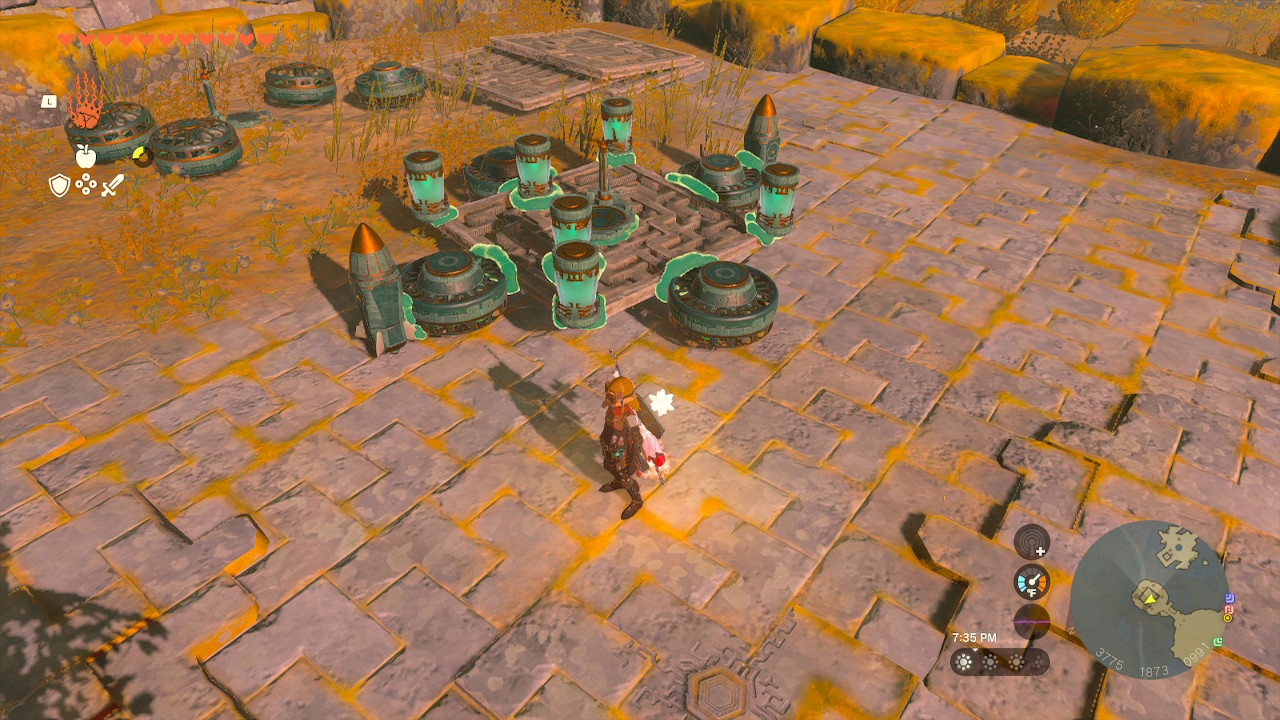Select the apple quick-item icon
The image size is (1280, 720).
(x=85, y=155)
